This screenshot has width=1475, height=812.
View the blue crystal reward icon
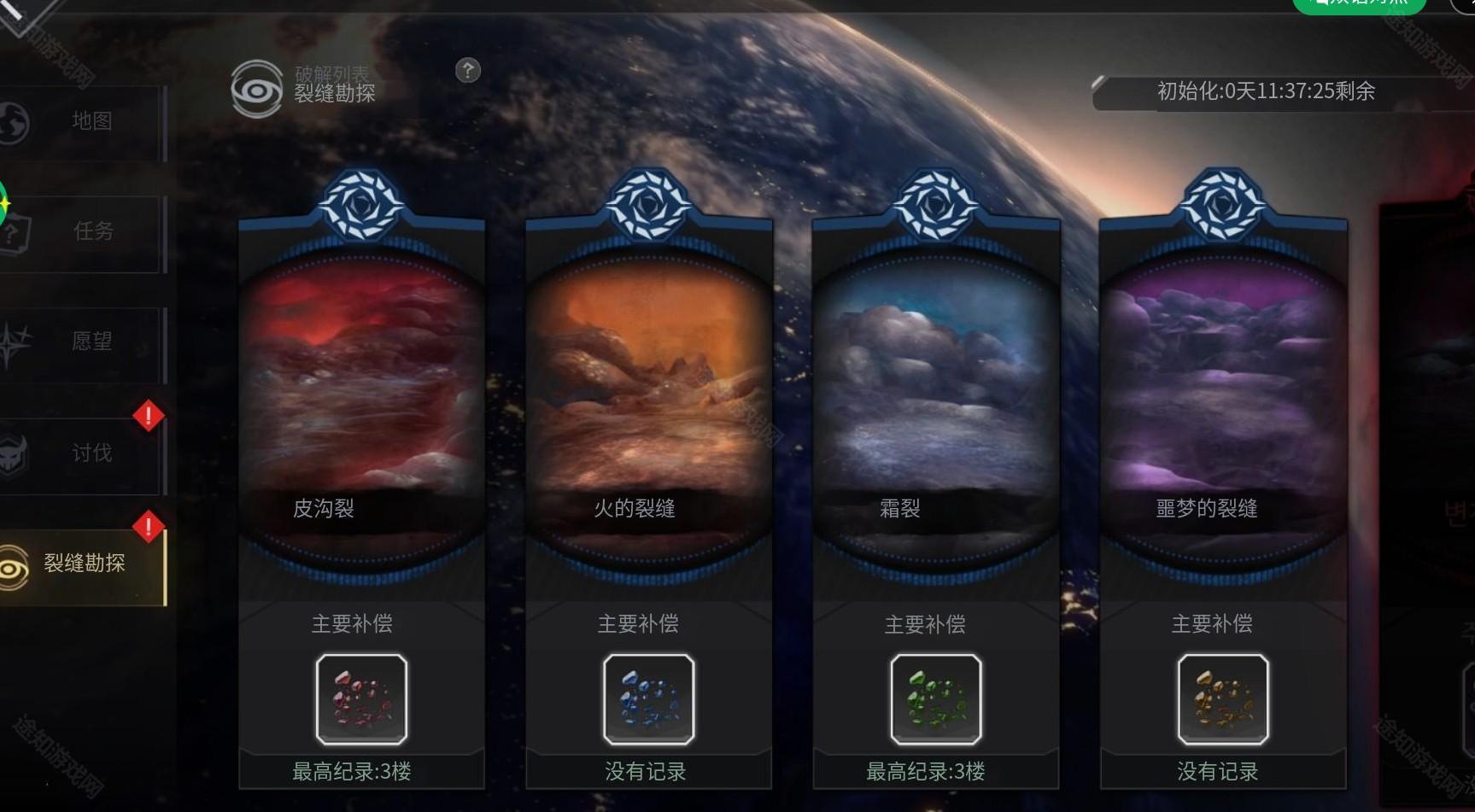point(648,699)
